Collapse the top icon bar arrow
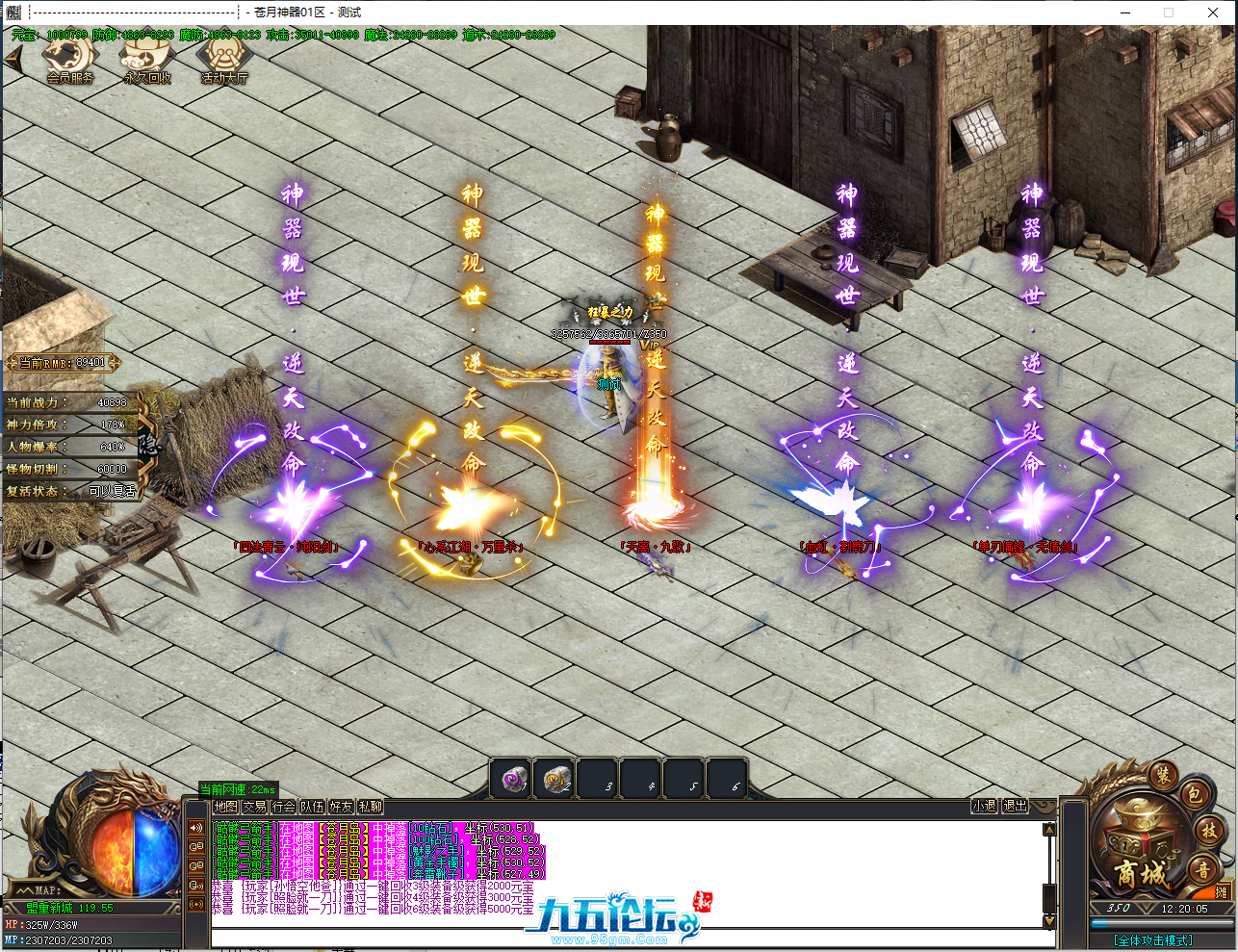Screen dimensions: 1238x952 [x=13, y=58]
